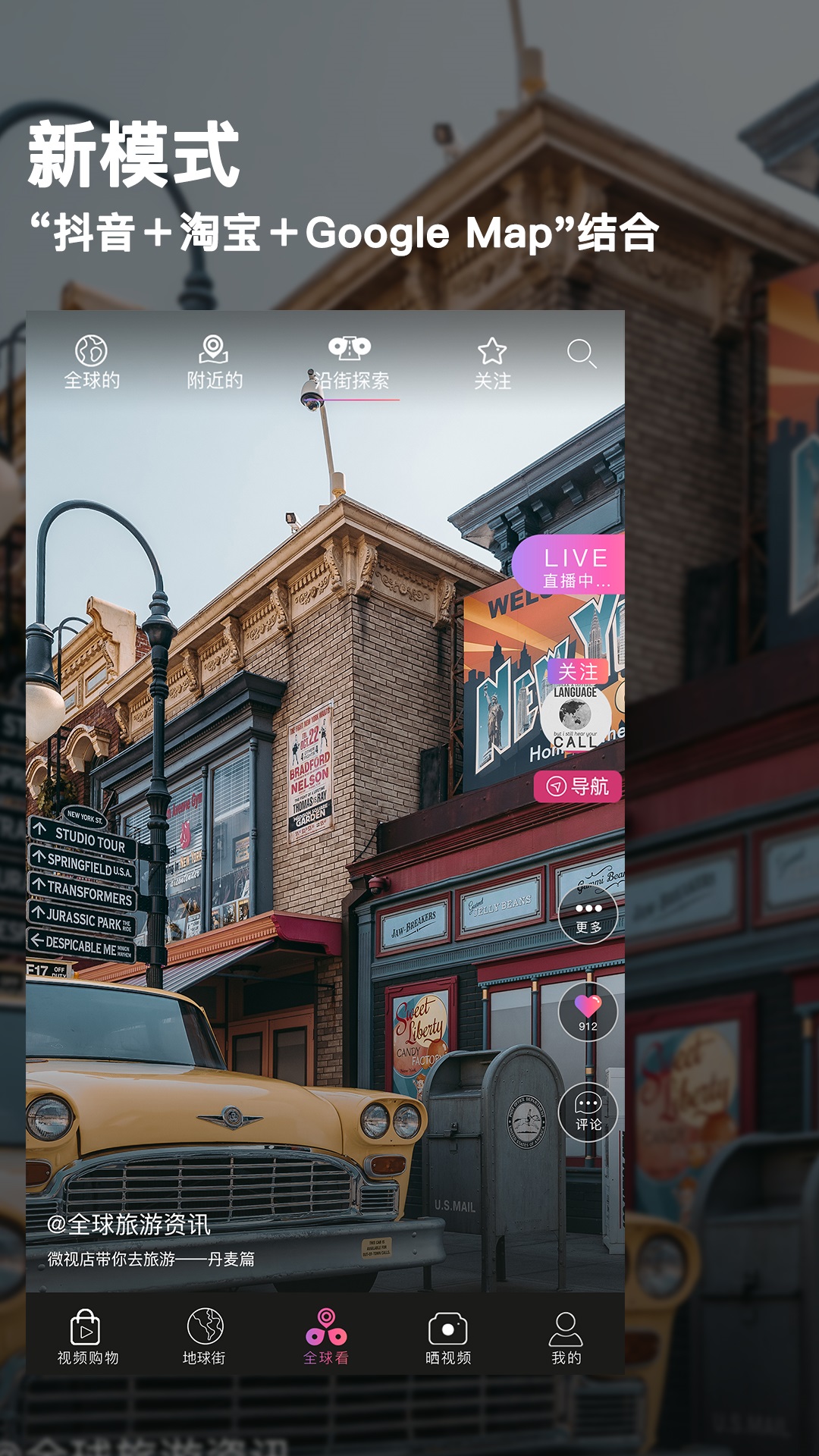This screenshot has height=1456, width=819.
Task: Open the 附近的 nearby tab
Action: (215, 362)
